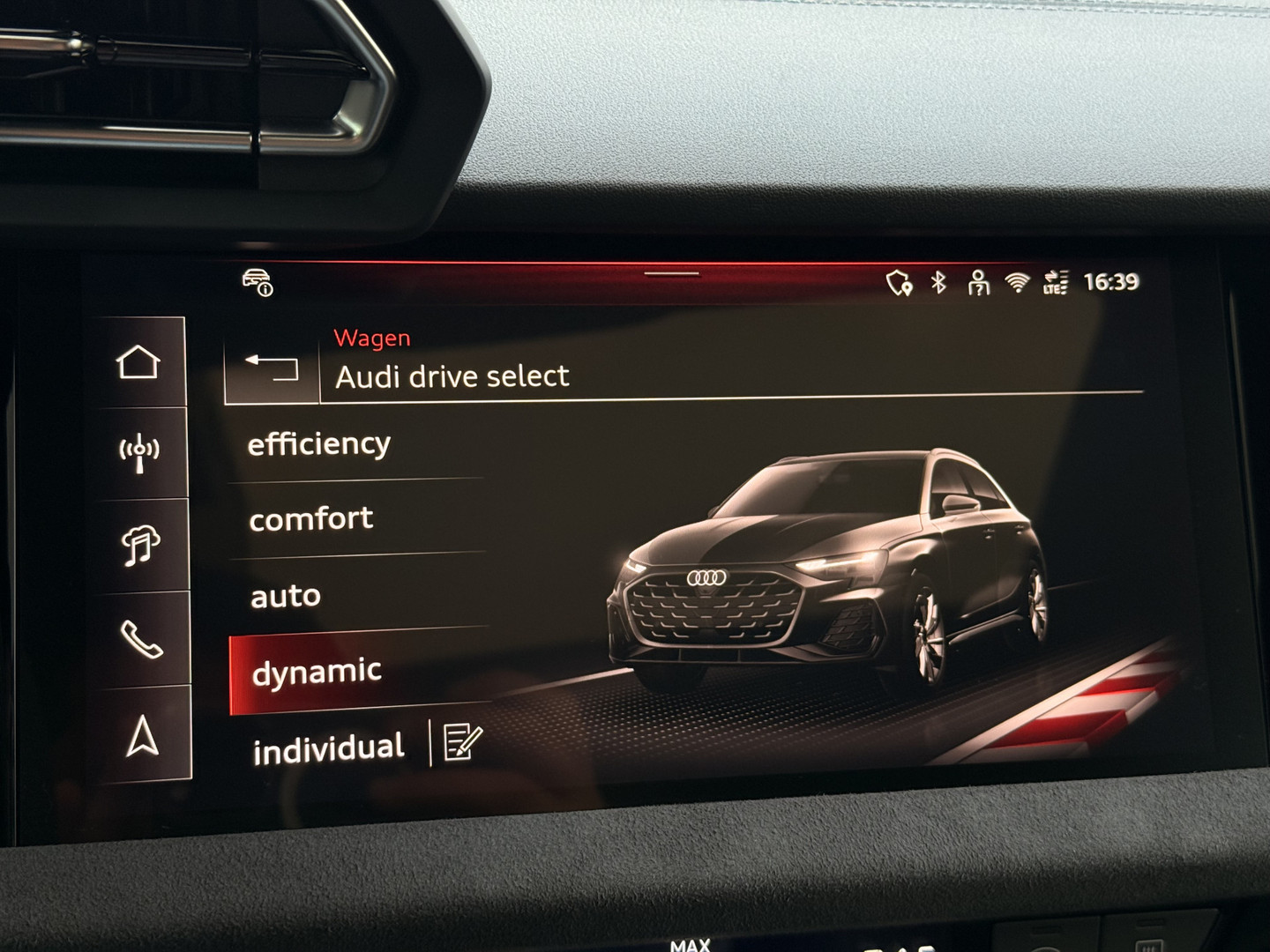The width and height of the screenshot is (1270, 952).
Task: Click the user profile icon with question mark
Action: coord(977,283)
